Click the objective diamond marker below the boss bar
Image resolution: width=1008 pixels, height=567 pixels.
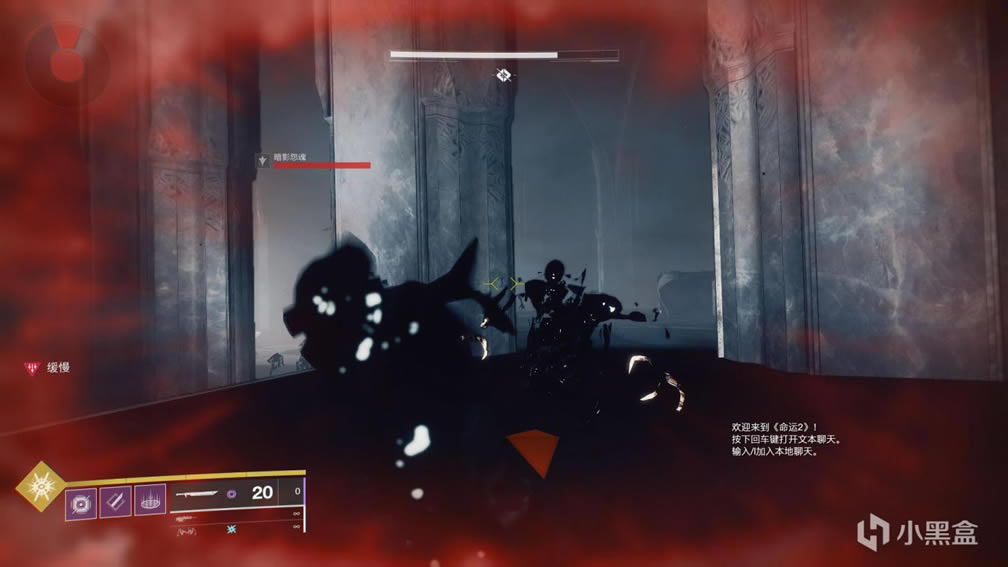tap(505, 74)
